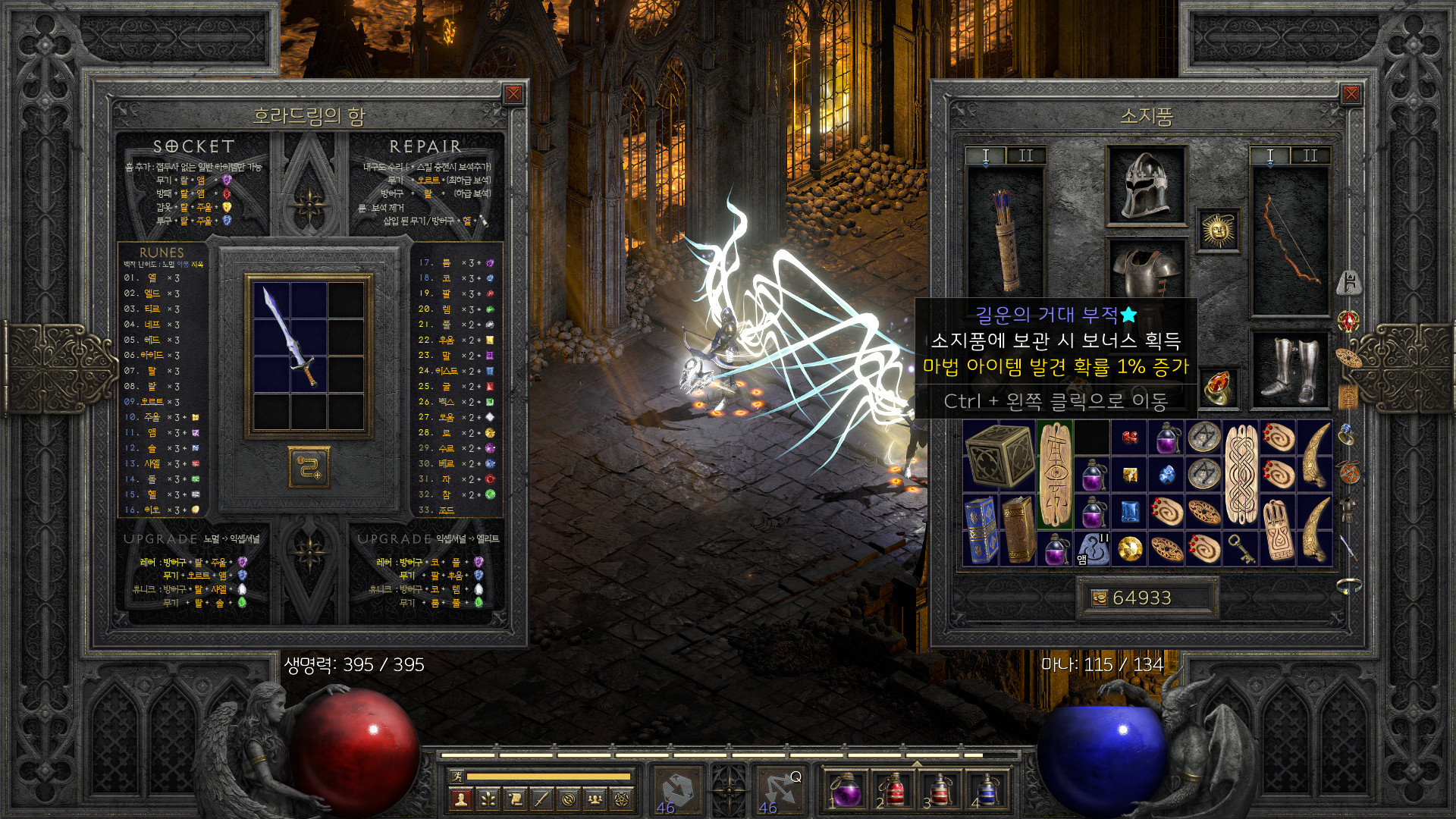Image resolution: width=1456 pixels, height=819 pixels.
Task: Select the sun-face amulet slot
Action: click(x=1218, y=230)
